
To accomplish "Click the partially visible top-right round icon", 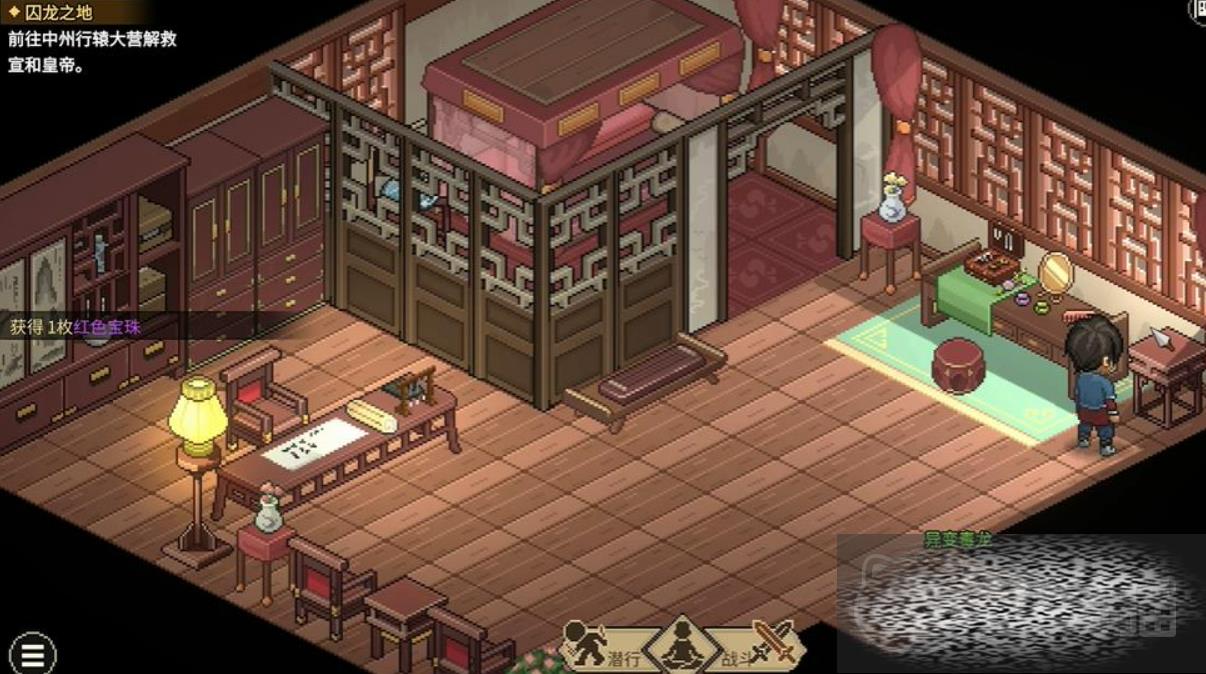I will tap(1198, 8).
